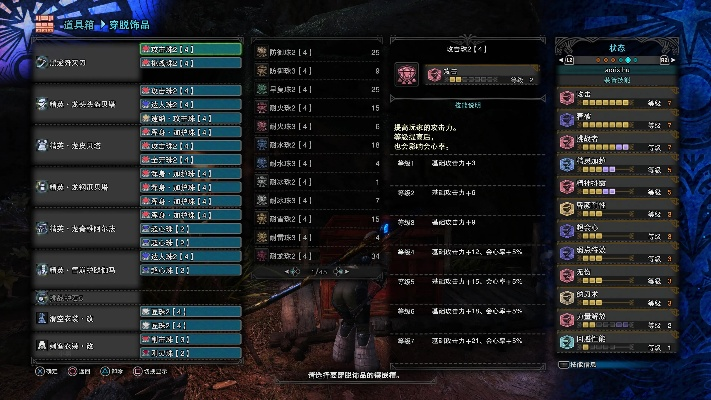
Task: Choose the chest armor row
Action: (85, 145)
